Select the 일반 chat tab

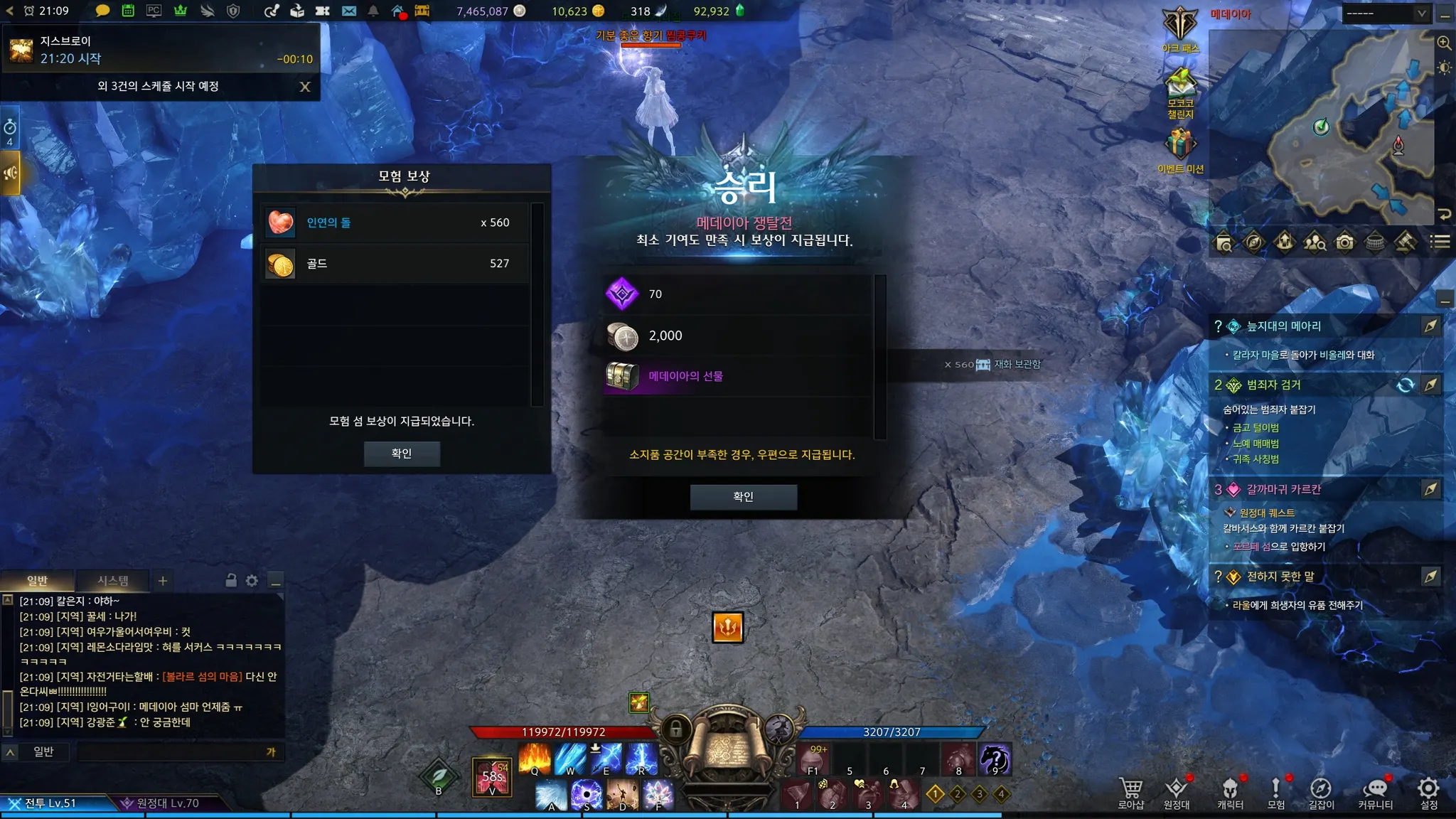(37, 581)
